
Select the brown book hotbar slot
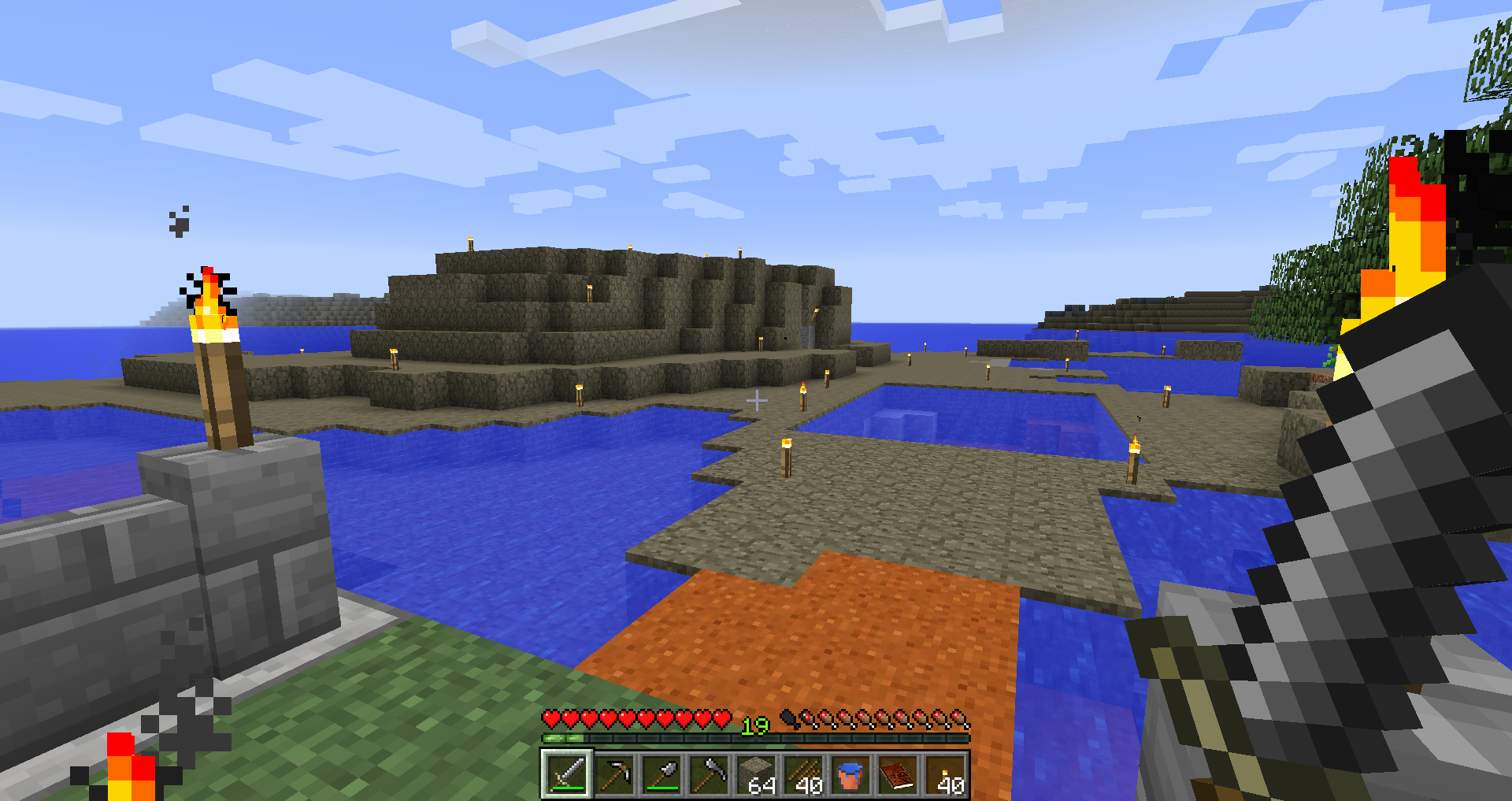click(898, 773)
